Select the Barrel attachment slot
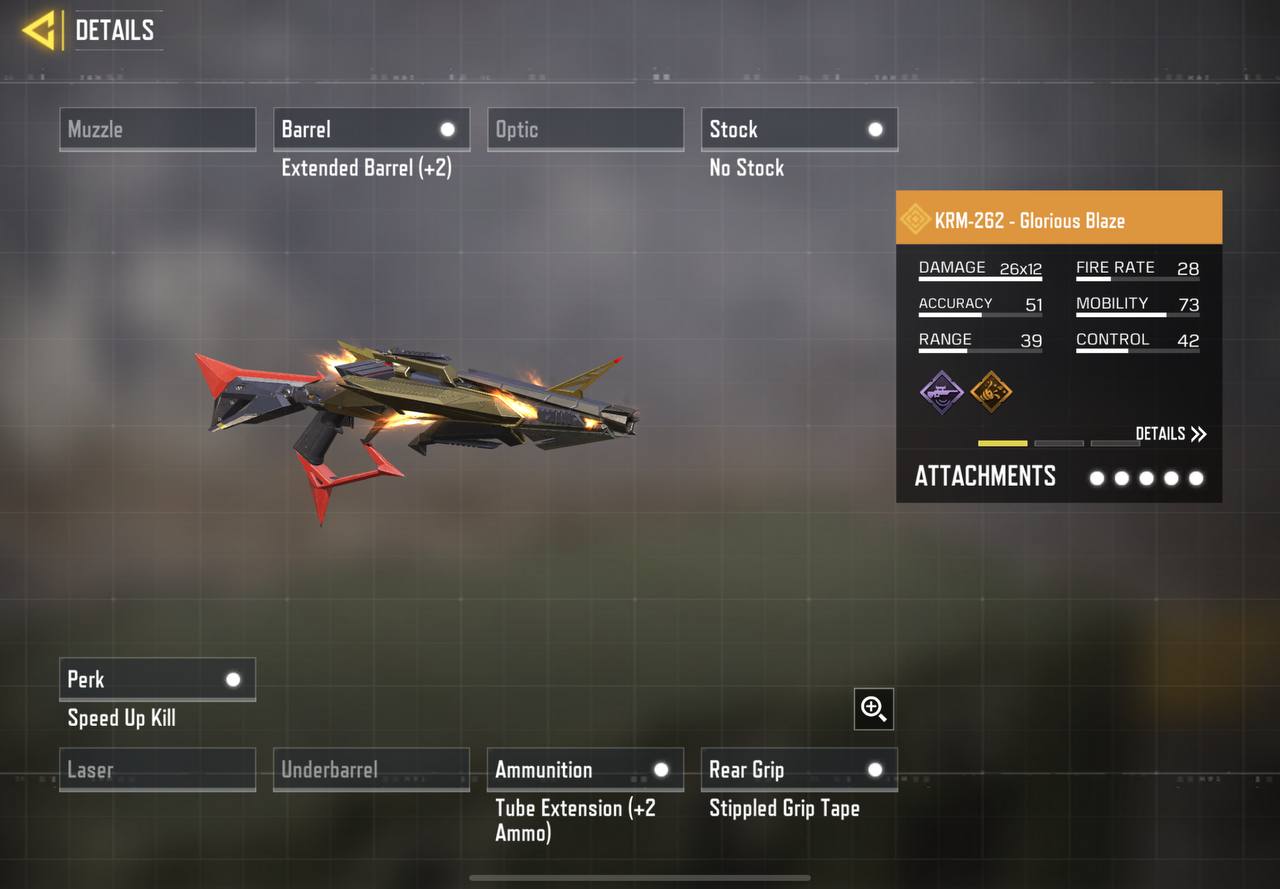1280x889 pixels. coord(371,129)
